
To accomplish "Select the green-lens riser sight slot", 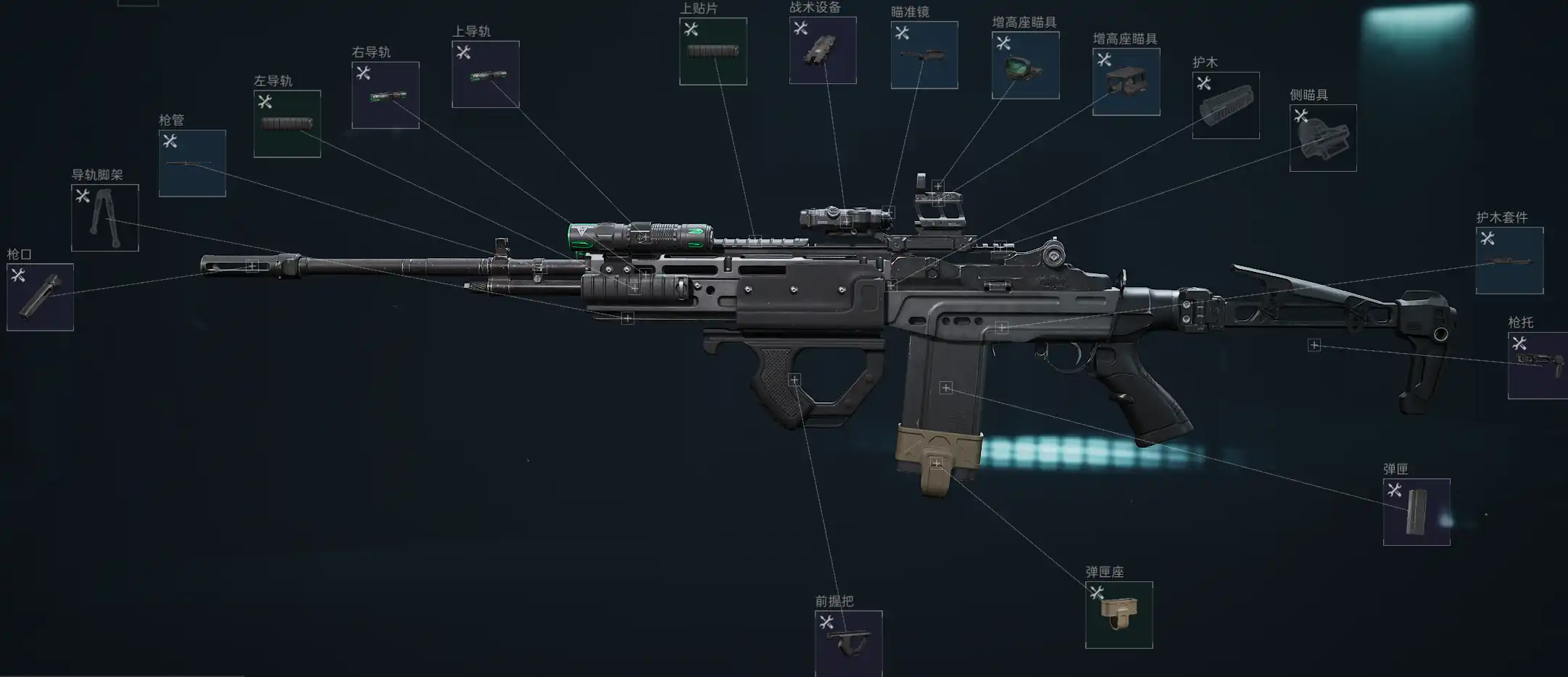I will pos(1025,65).
